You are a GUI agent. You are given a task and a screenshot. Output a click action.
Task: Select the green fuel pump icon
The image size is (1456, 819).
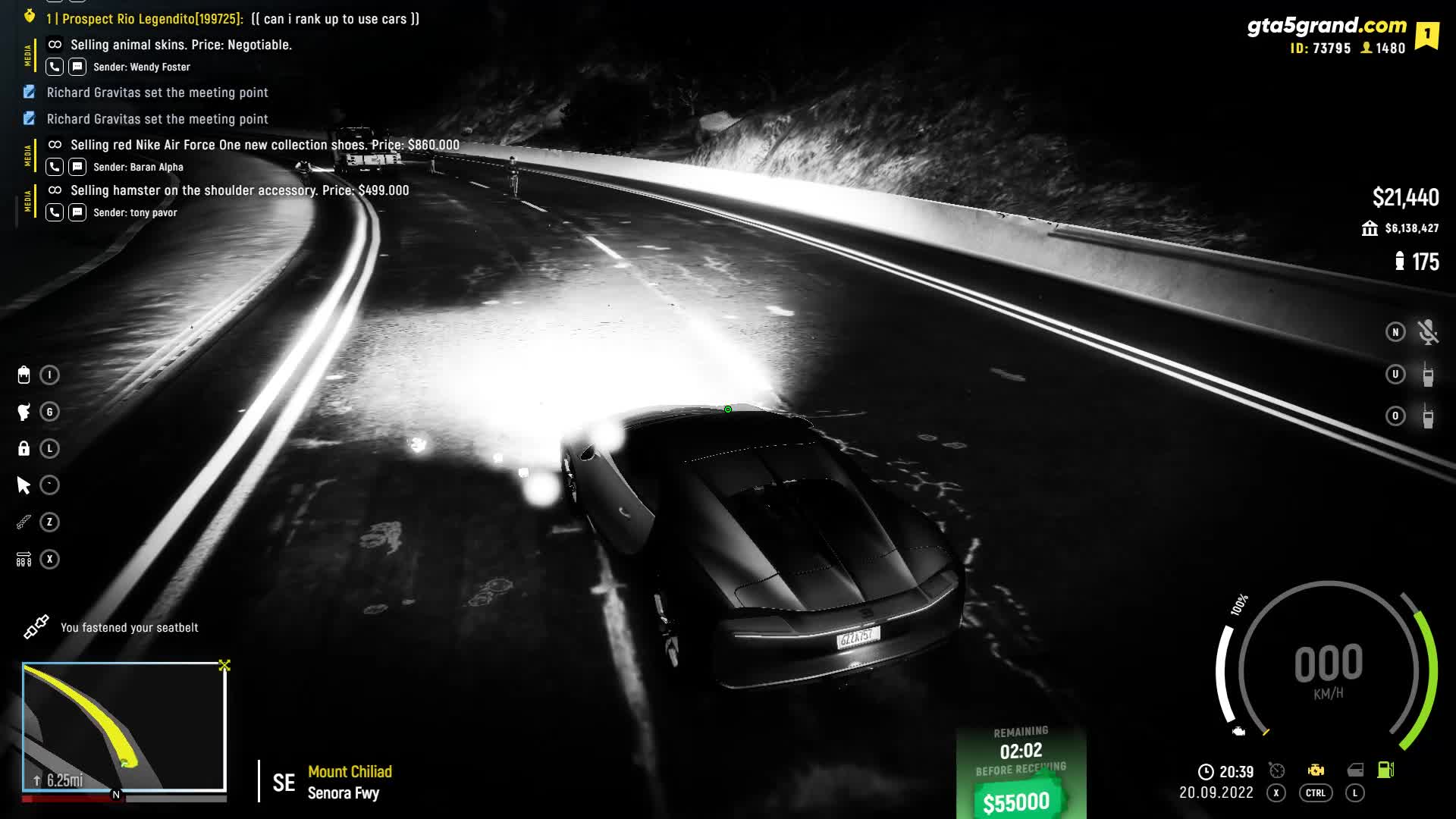[1385, 770]
